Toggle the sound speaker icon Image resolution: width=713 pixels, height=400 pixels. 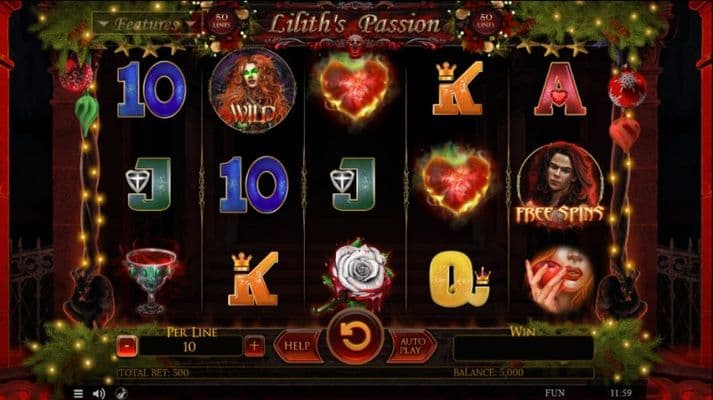[x=98, y=393]
